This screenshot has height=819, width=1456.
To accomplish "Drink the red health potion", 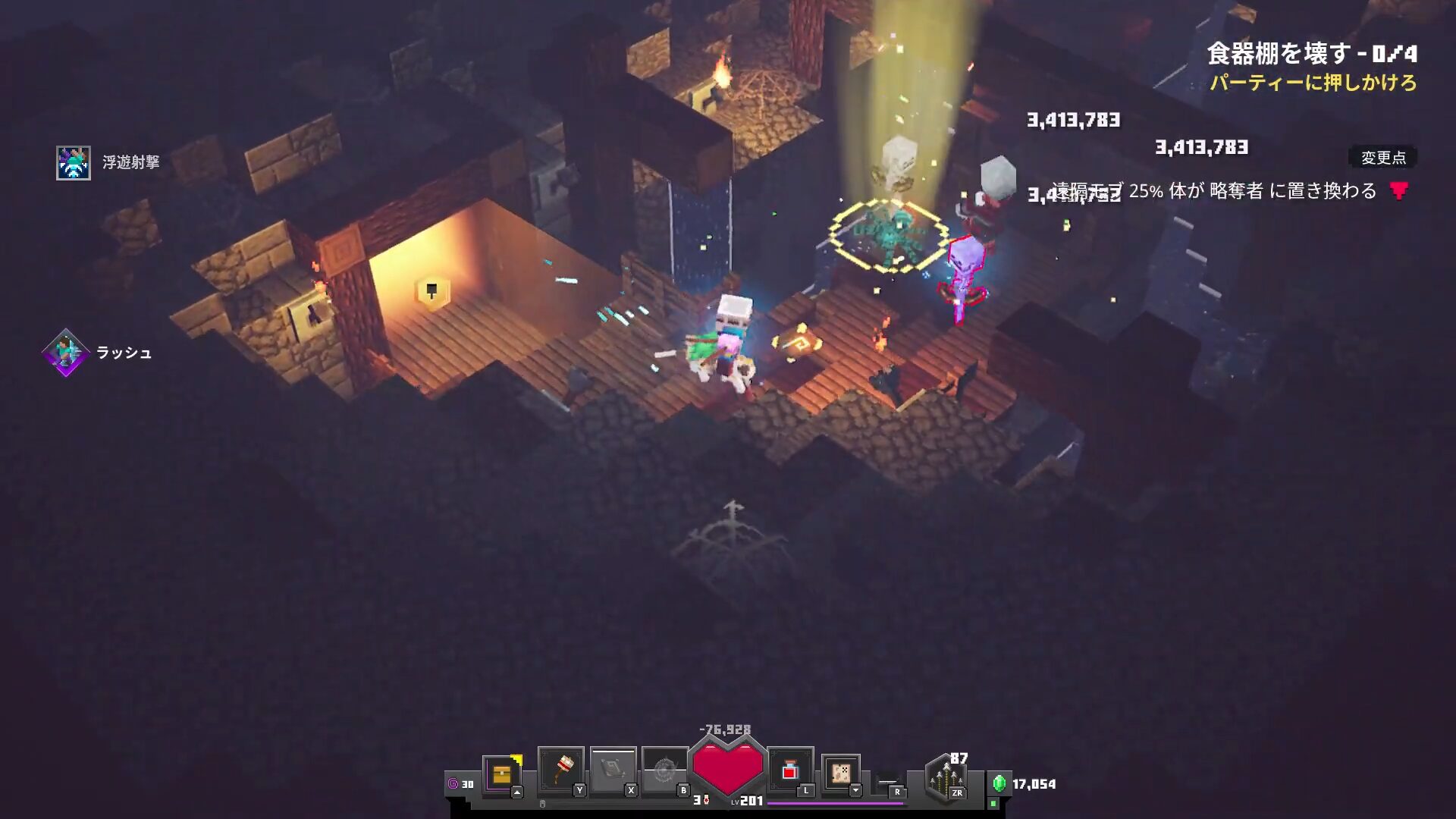I will click(789, 770).
